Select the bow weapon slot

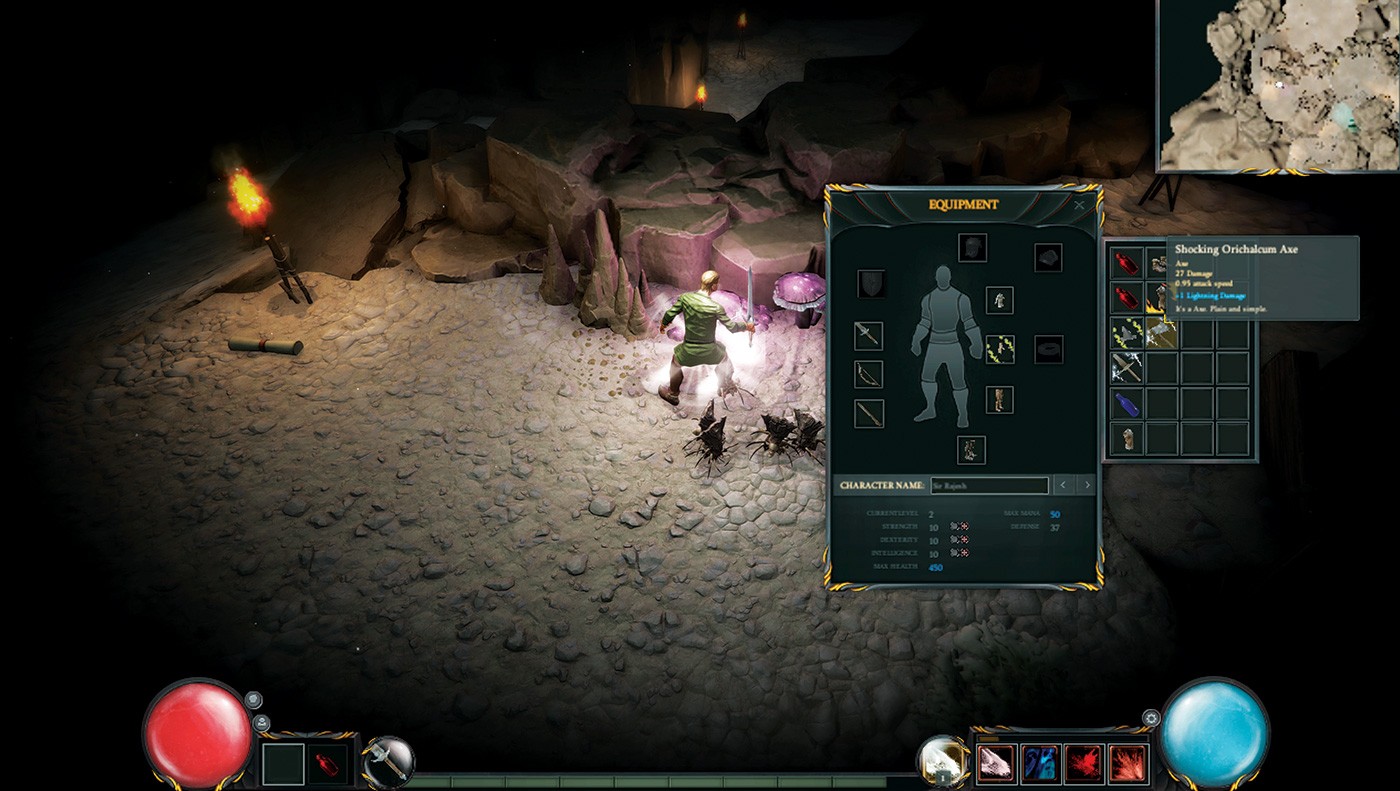coord(869,374)
